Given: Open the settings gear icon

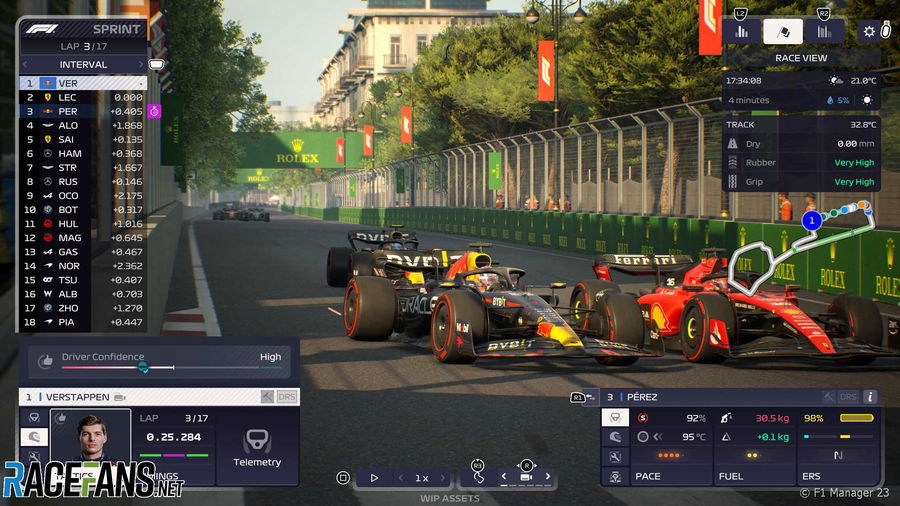Looking at the screenshot, I should [x=869, y=31].
